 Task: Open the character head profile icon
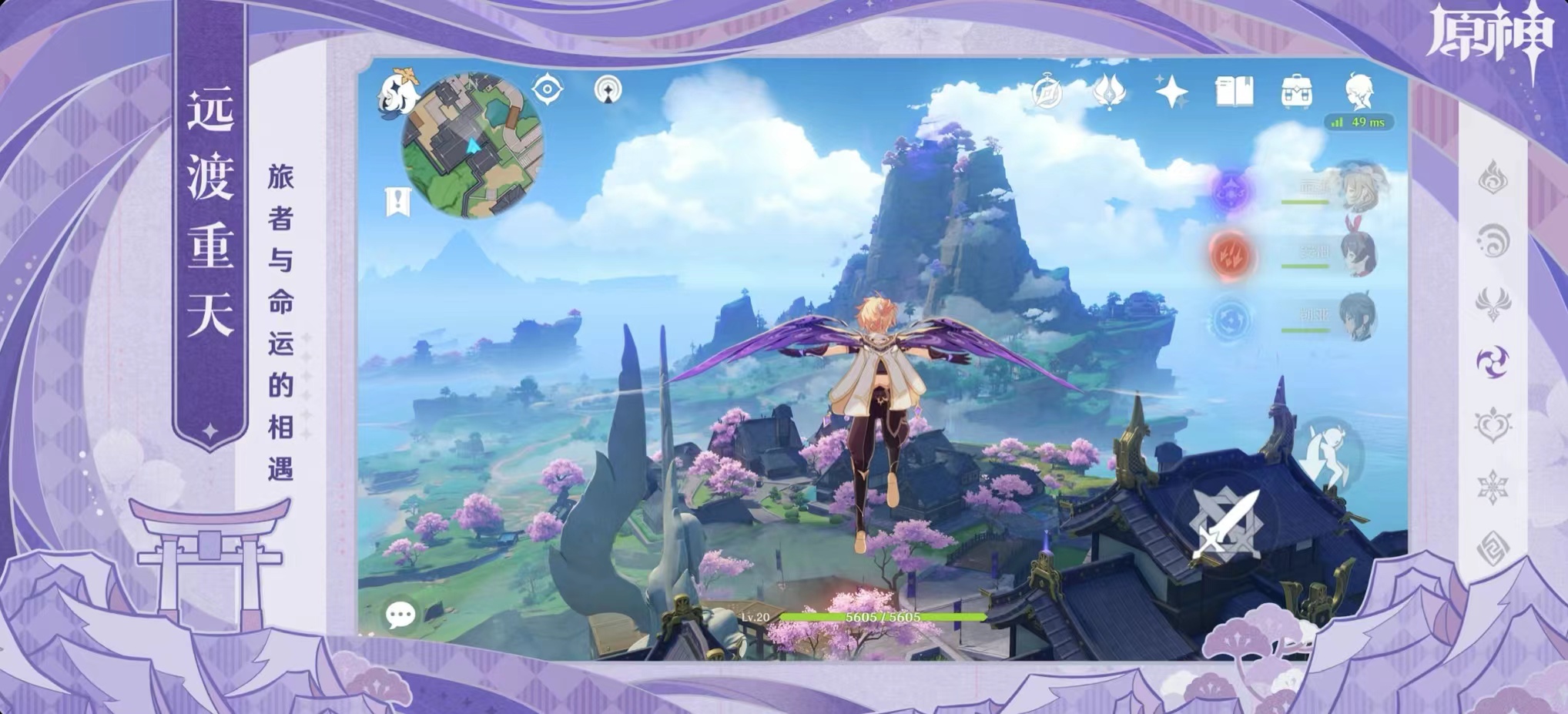1359,92
